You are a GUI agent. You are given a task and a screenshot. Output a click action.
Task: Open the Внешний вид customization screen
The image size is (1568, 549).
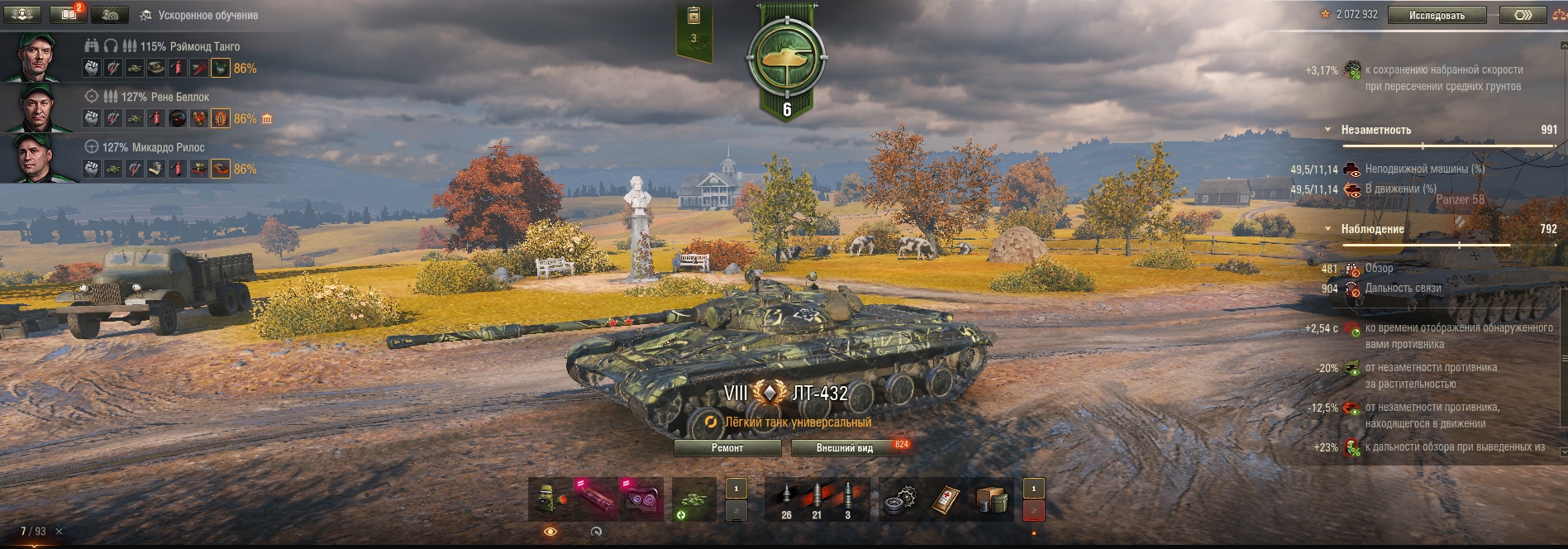844,448
